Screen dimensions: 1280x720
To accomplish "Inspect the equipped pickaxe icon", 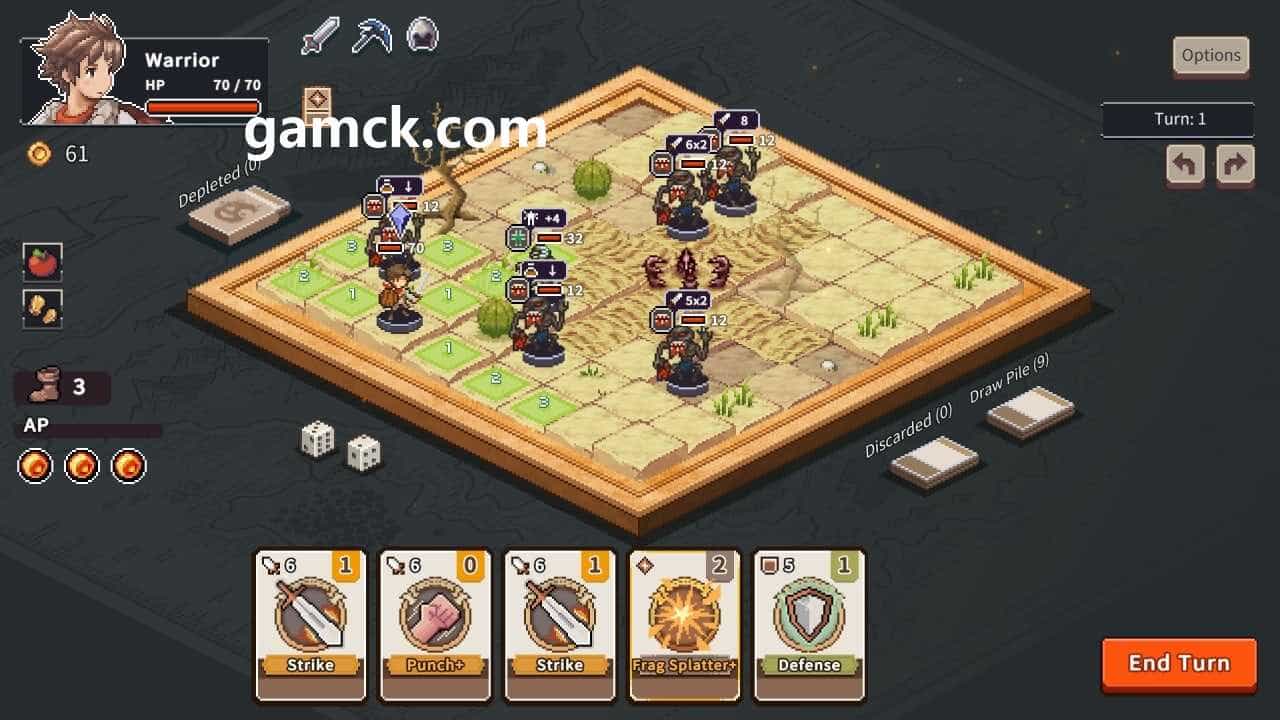I will (x=370, y=36).
